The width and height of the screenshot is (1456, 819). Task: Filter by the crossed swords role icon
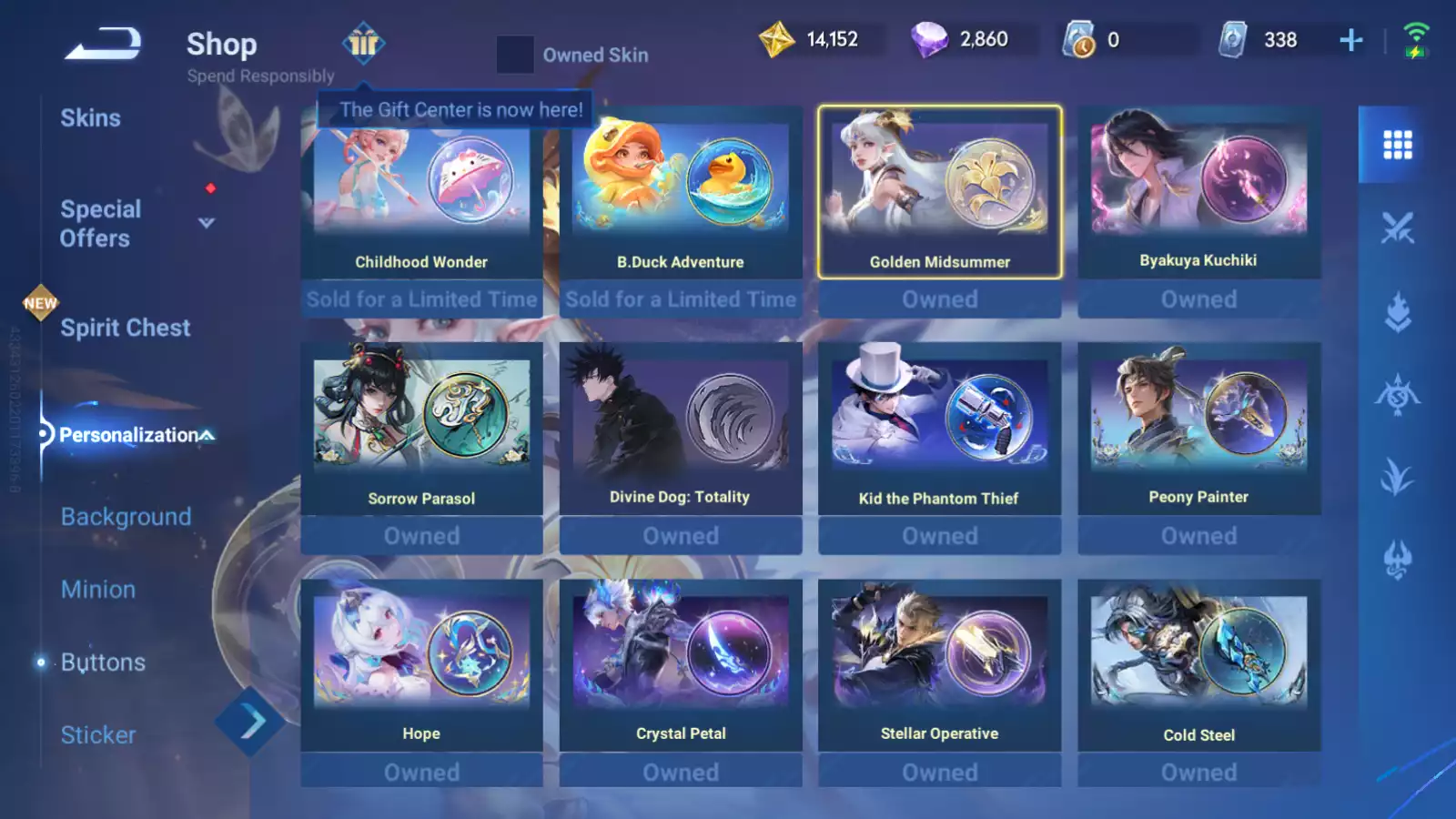click(1397, 228)
